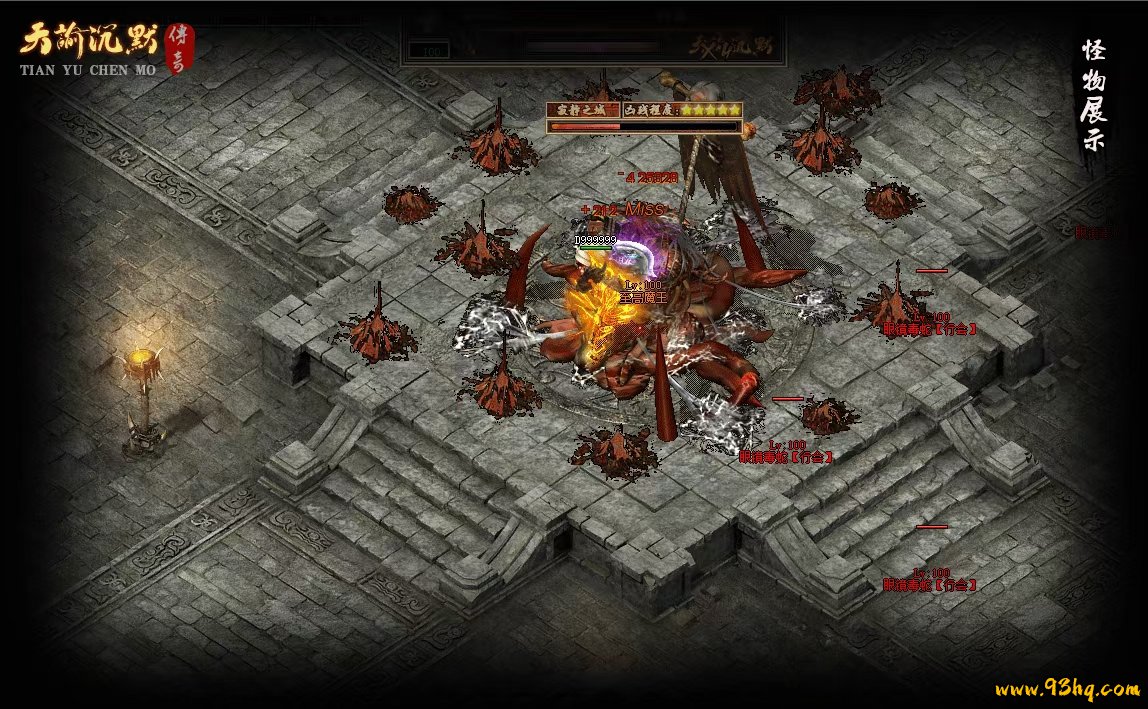Open the 怪物展示 monster showcase banner
Viewport: 1148px width, 709px height.
tap(1093, 96)
